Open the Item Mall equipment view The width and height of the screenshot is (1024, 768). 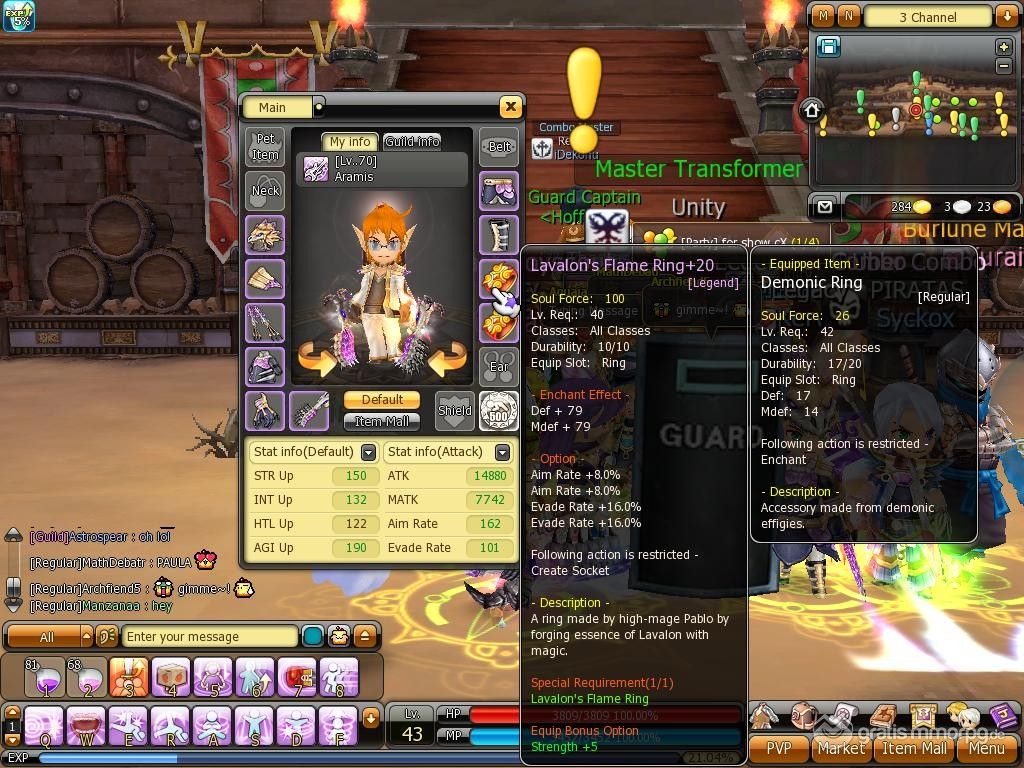pos(382,421)
